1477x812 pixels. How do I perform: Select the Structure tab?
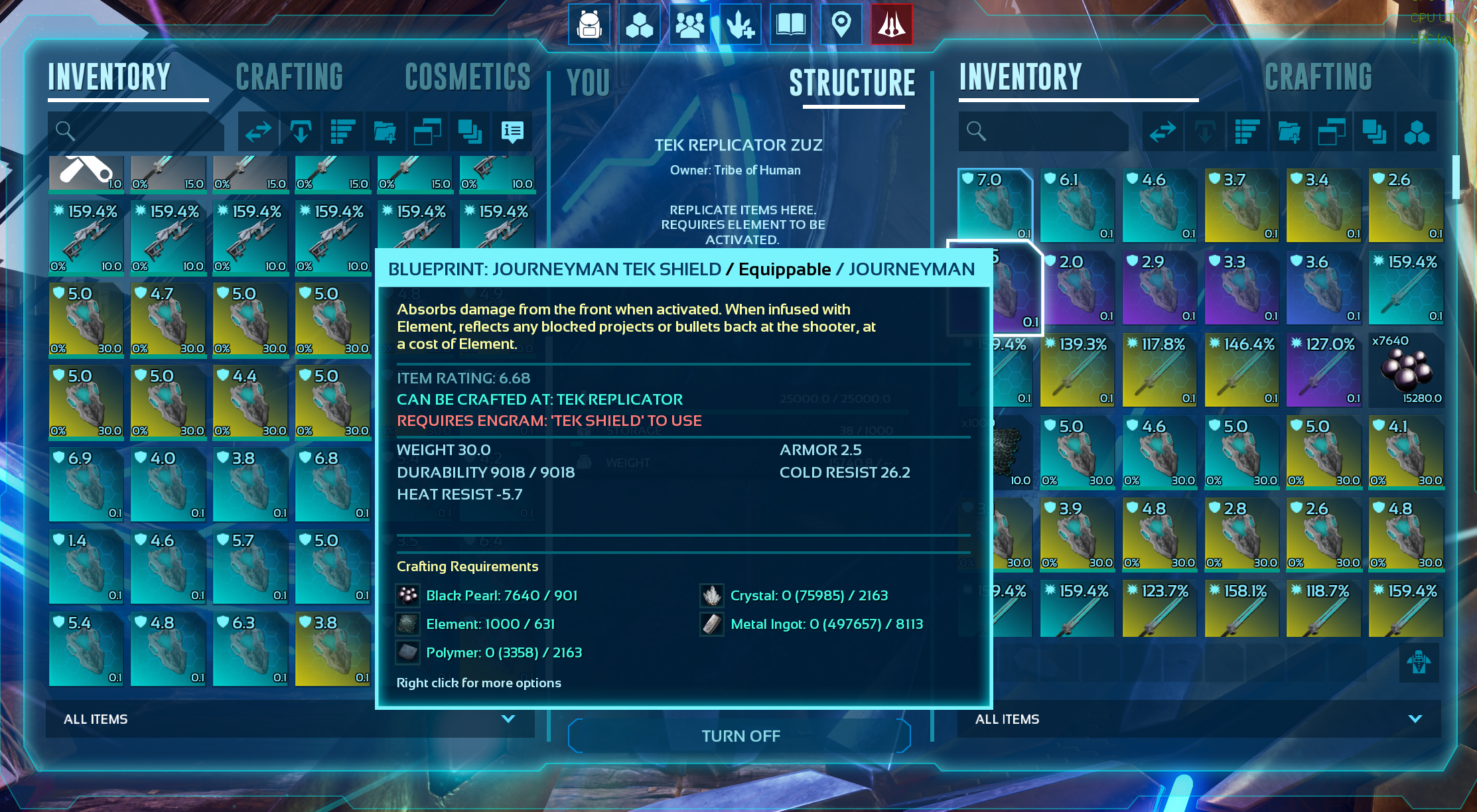tap(852, 83)
